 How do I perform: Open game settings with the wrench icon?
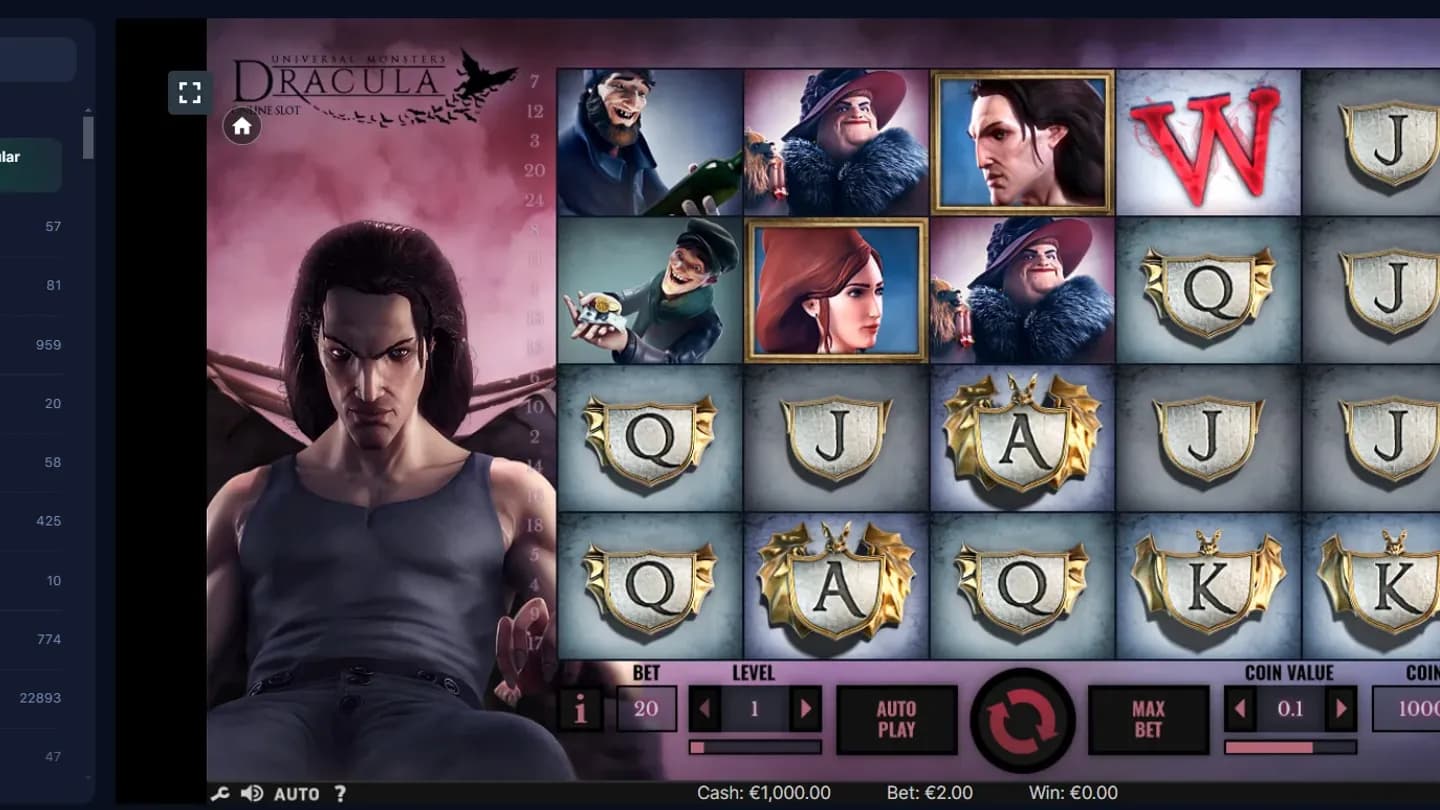(222, 793)
